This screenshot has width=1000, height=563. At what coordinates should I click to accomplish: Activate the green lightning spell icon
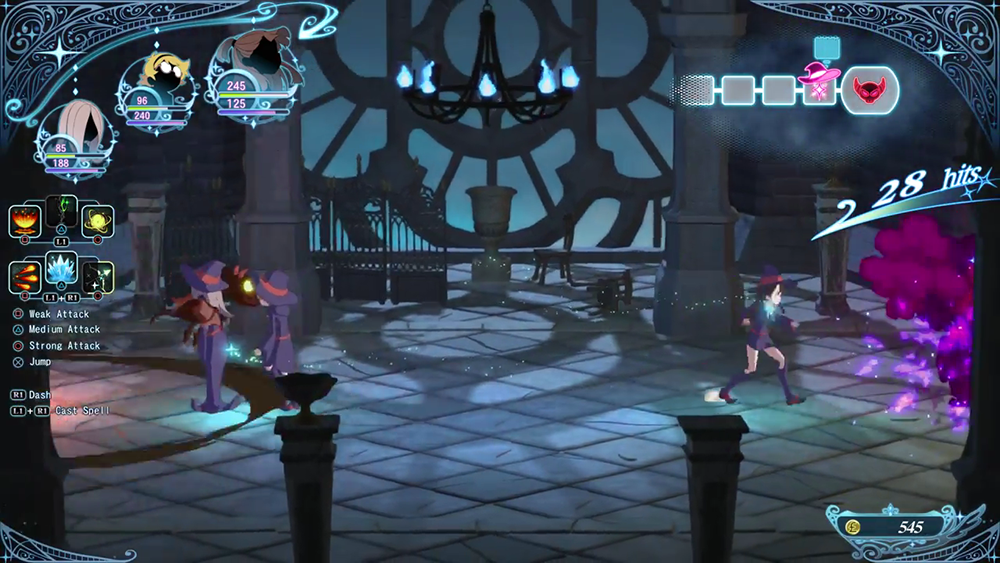click(x=62, y=211)
